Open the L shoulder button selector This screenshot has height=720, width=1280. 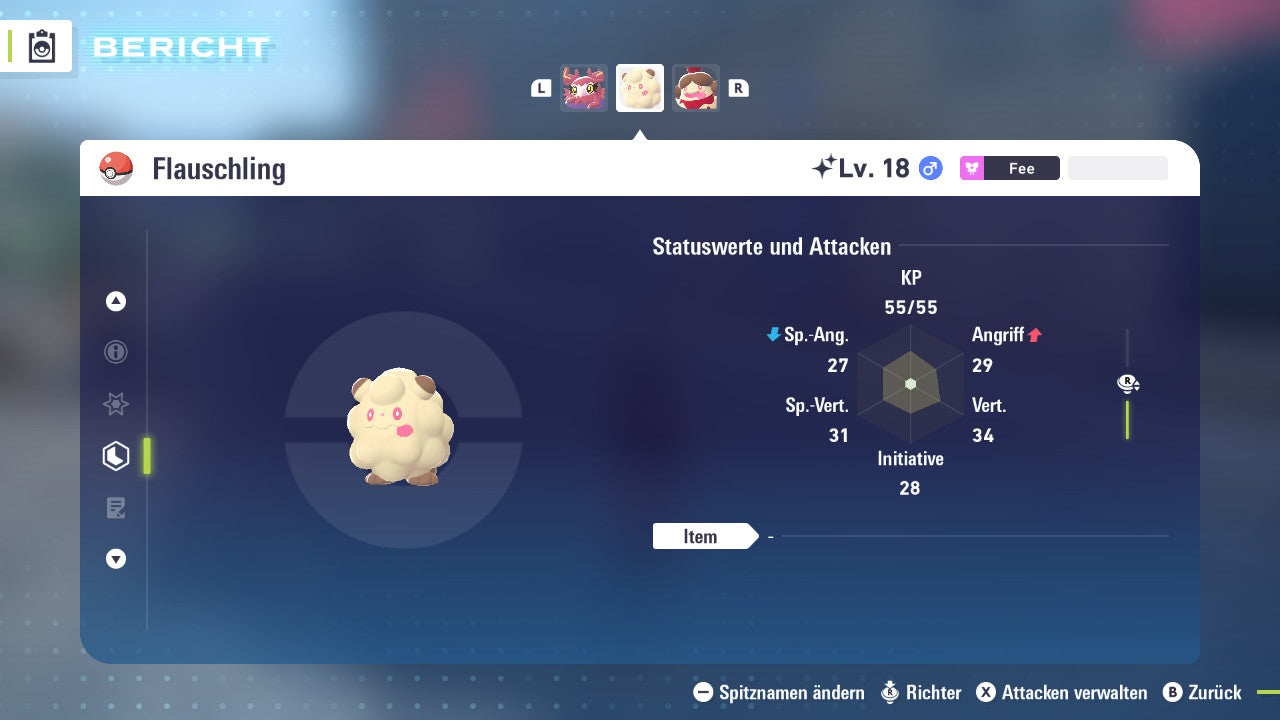(x=540, y=88)
